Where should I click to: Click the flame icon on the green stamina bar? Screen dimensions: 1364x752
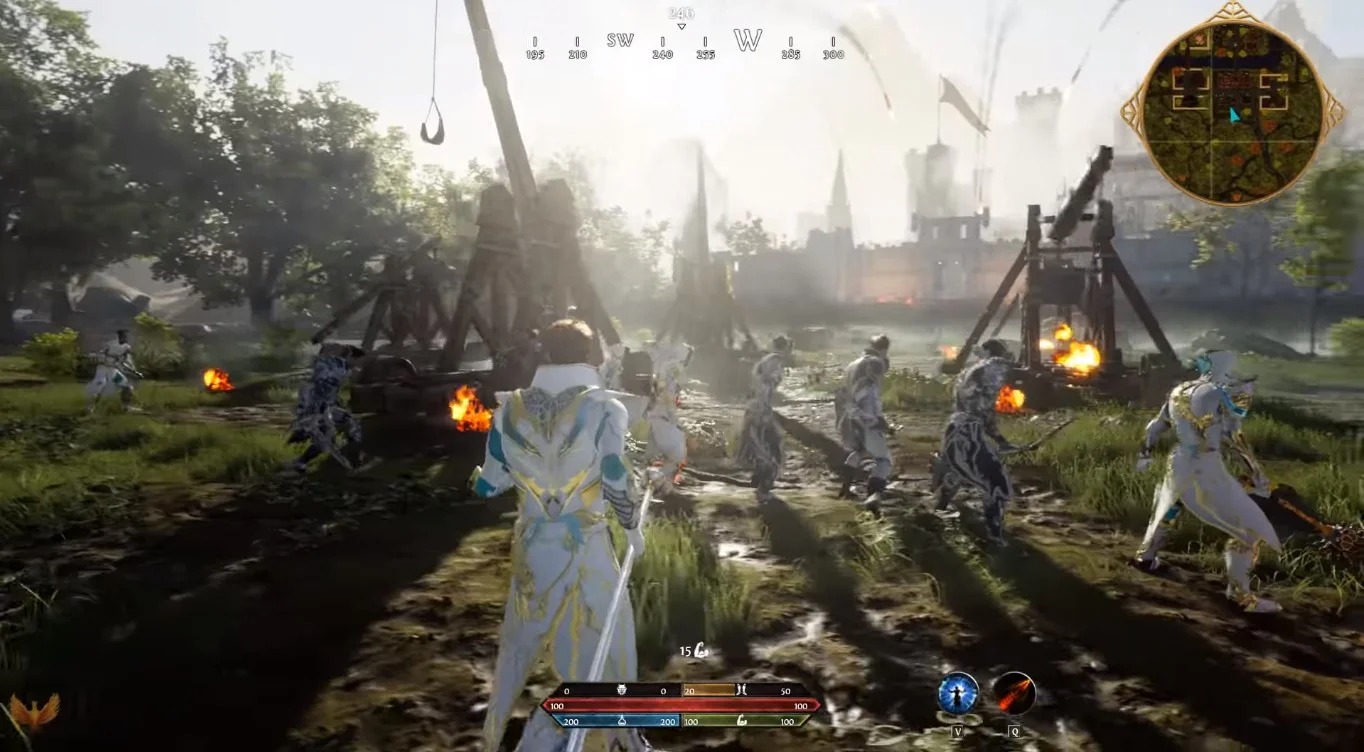741,721
